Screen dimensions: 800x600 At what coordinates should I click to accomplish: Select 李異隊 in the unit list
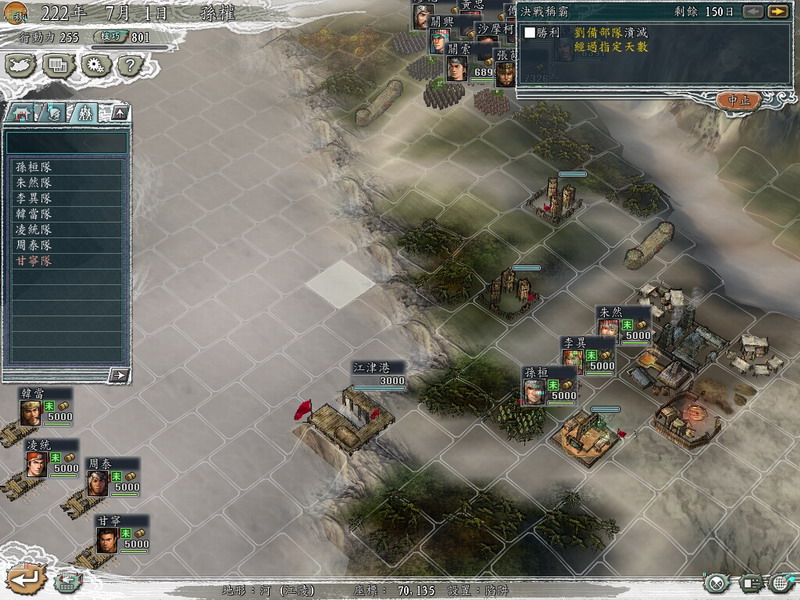(34, 199)
